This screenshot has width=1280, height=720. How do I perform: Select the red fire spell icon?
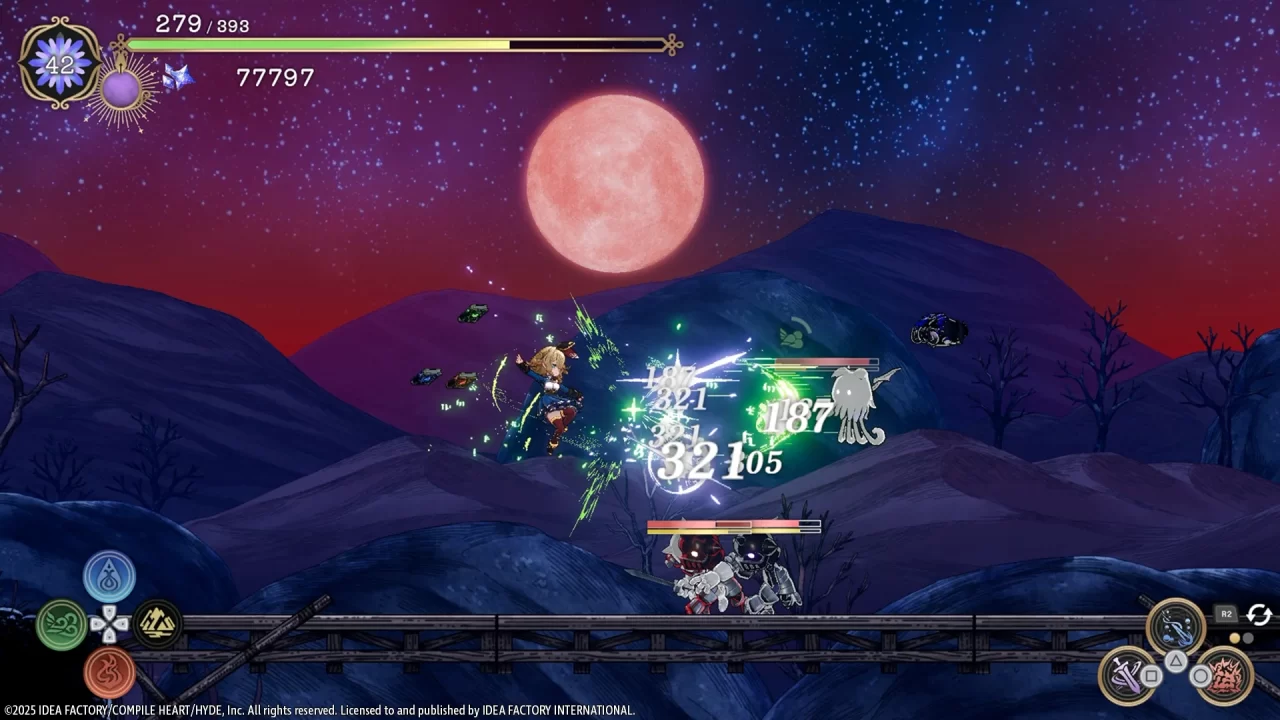click(x=109, y=670)
